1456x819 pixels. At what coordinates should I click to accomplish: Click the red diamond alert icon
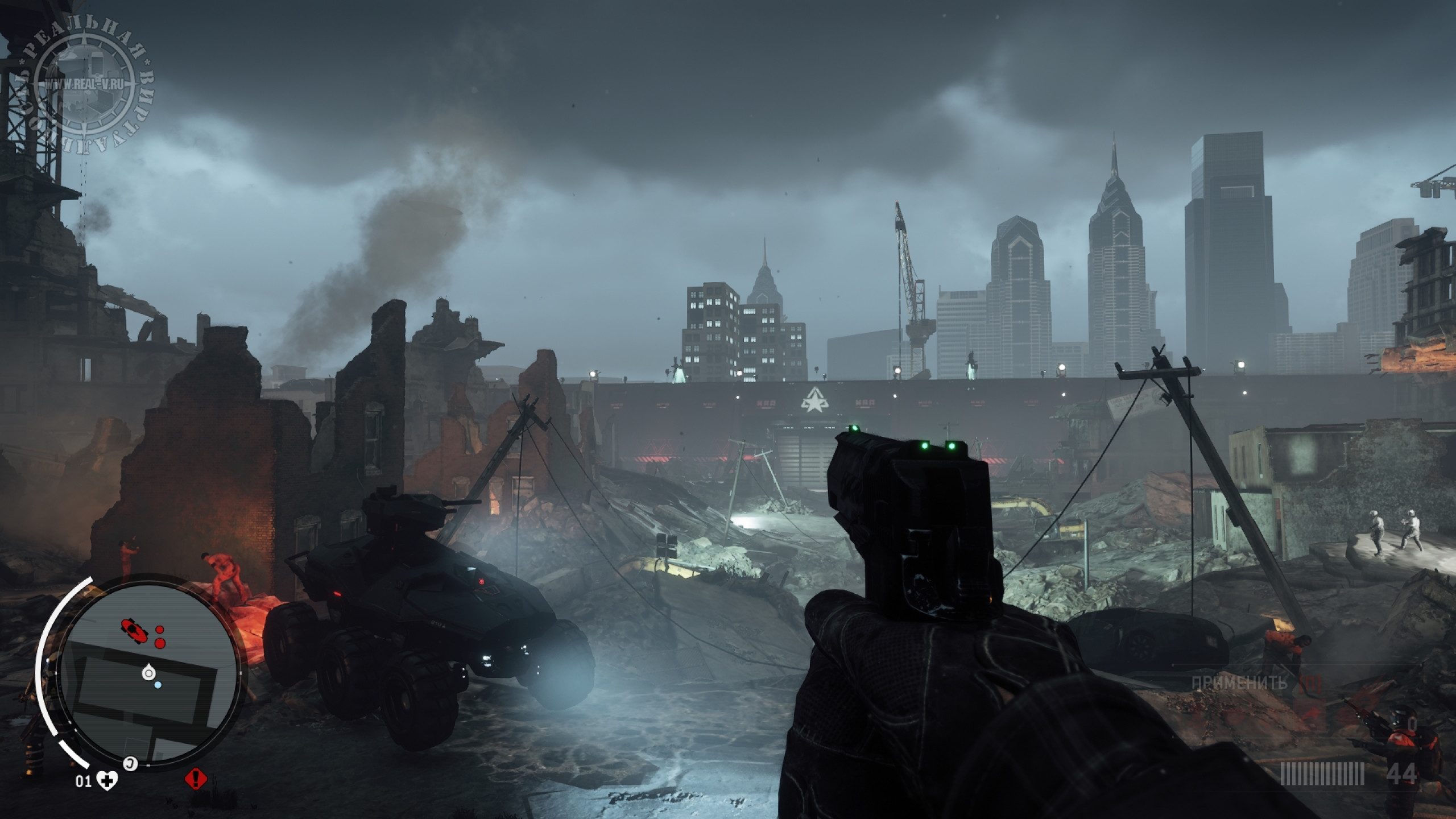(196, 777)
